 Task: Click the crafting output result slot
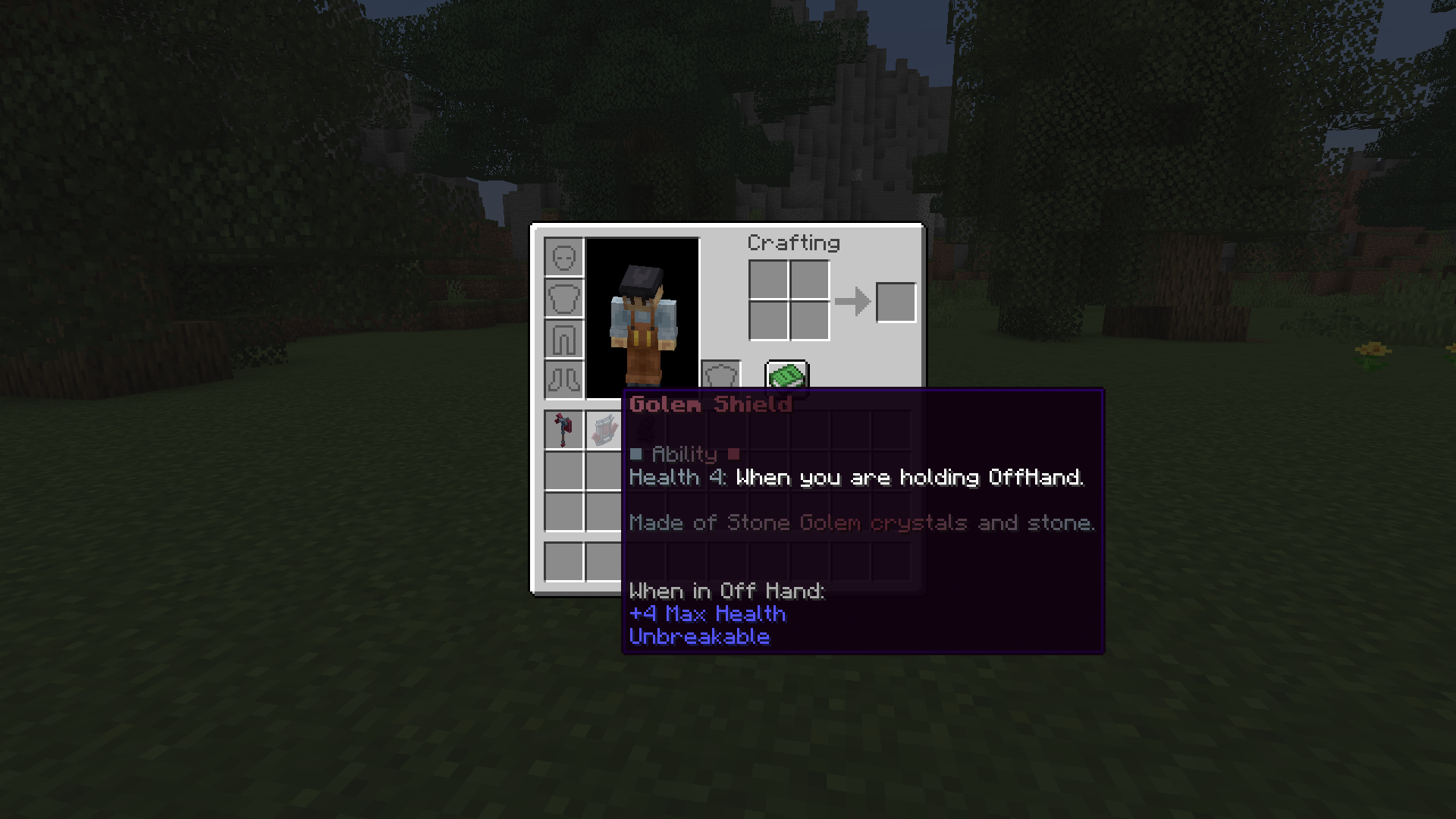[896, 301]
